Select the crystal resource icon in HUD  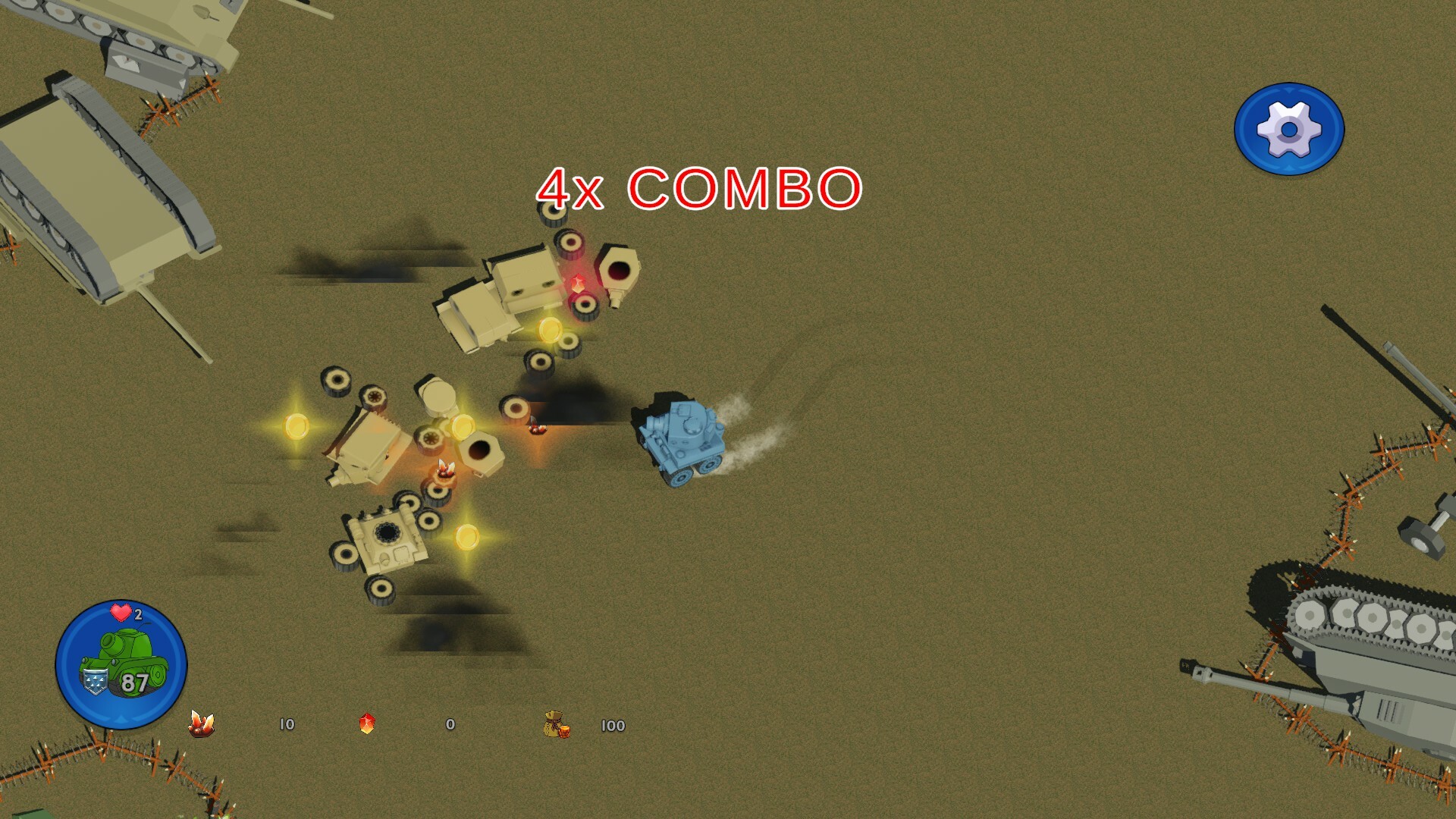point(201,725)
